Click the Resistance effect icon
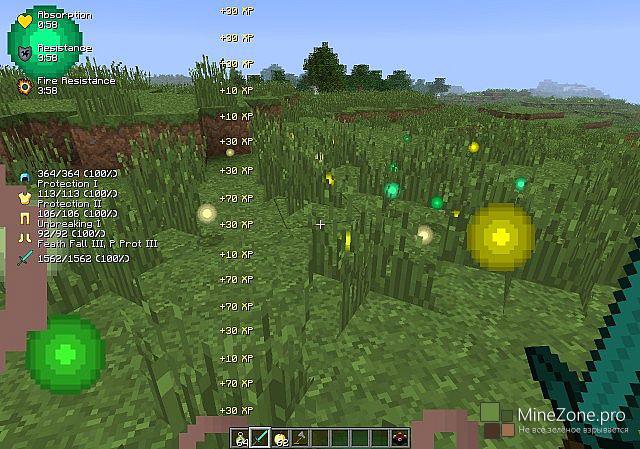The height and width of the screenshot is (449, 640). [25, 52]
